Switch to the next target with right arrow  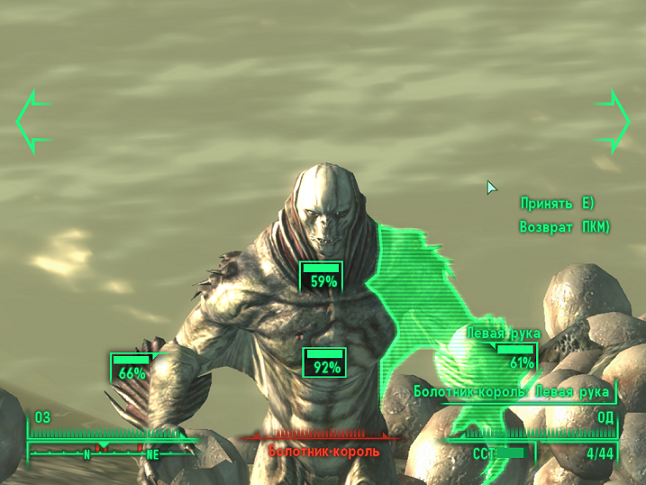pos(613,121)
